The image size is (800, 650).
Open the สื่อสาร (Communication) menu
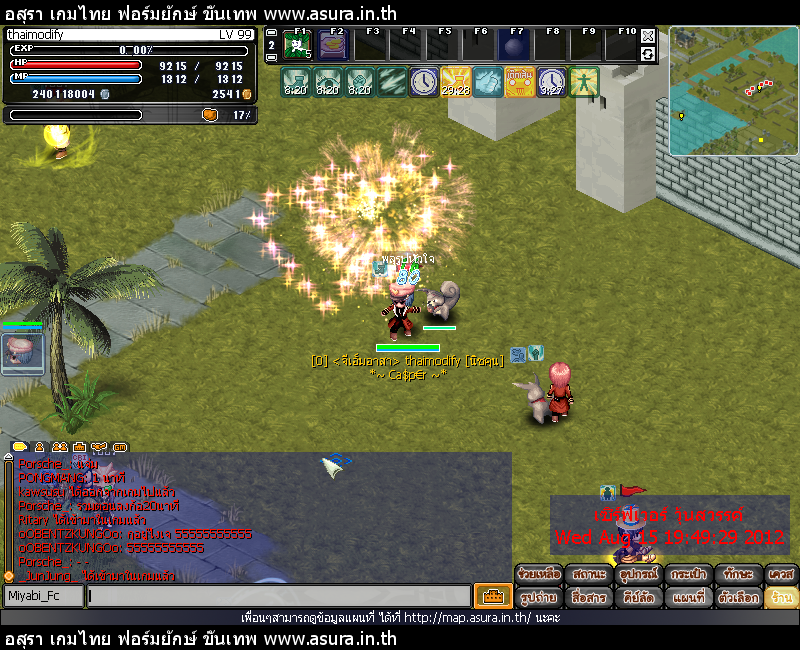point(589,597)
